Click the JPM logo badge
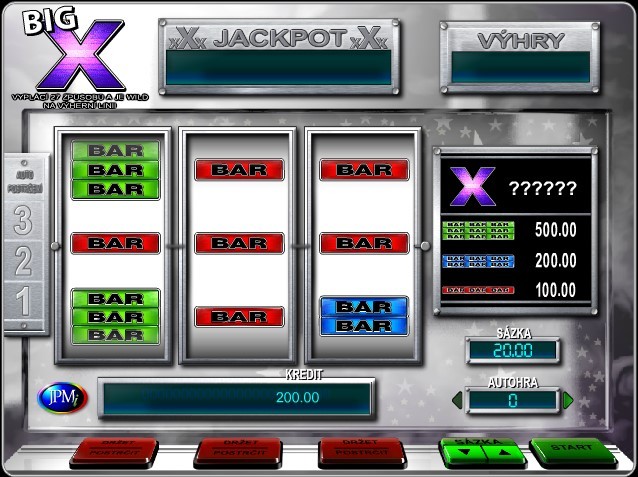This screenshot has height=477, width=638. (62, 397)
